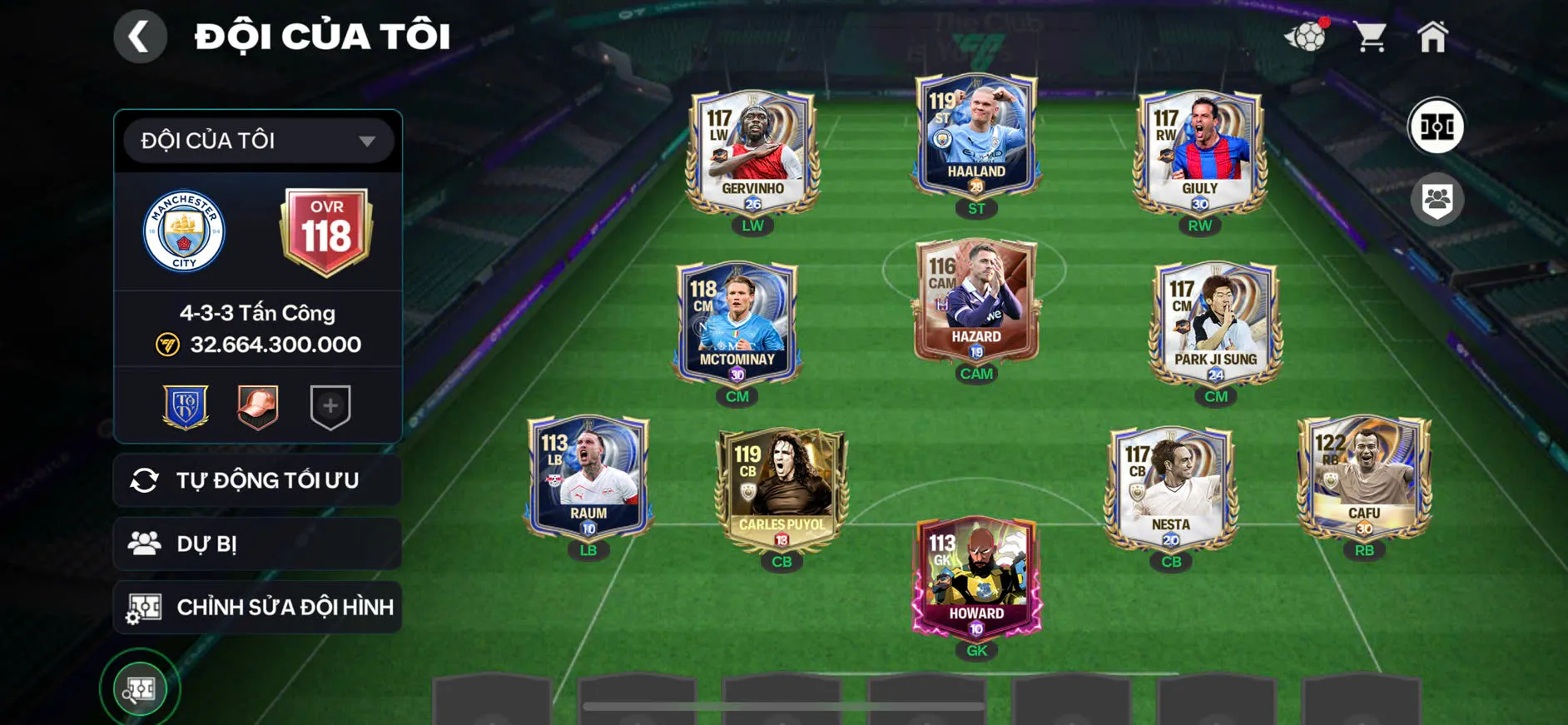The height and width of the screenshot is (725, 1568).
Task: Select the Haaland striker card
Action: point(975,137)
